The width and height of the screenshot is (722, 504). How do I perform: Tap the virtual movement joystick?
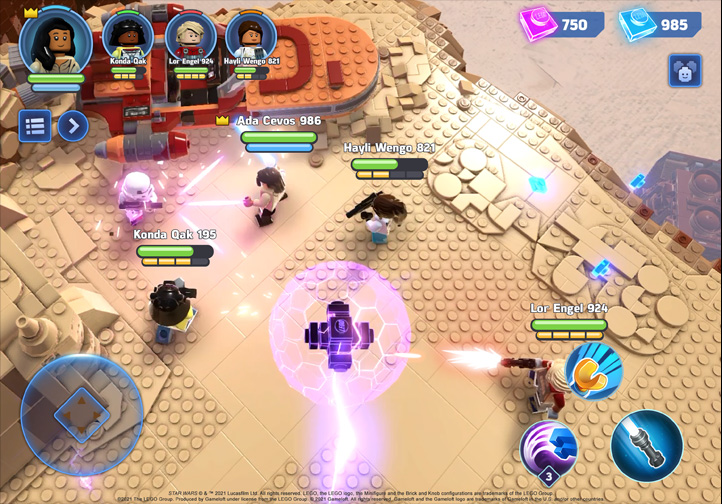tap(82, 414)
